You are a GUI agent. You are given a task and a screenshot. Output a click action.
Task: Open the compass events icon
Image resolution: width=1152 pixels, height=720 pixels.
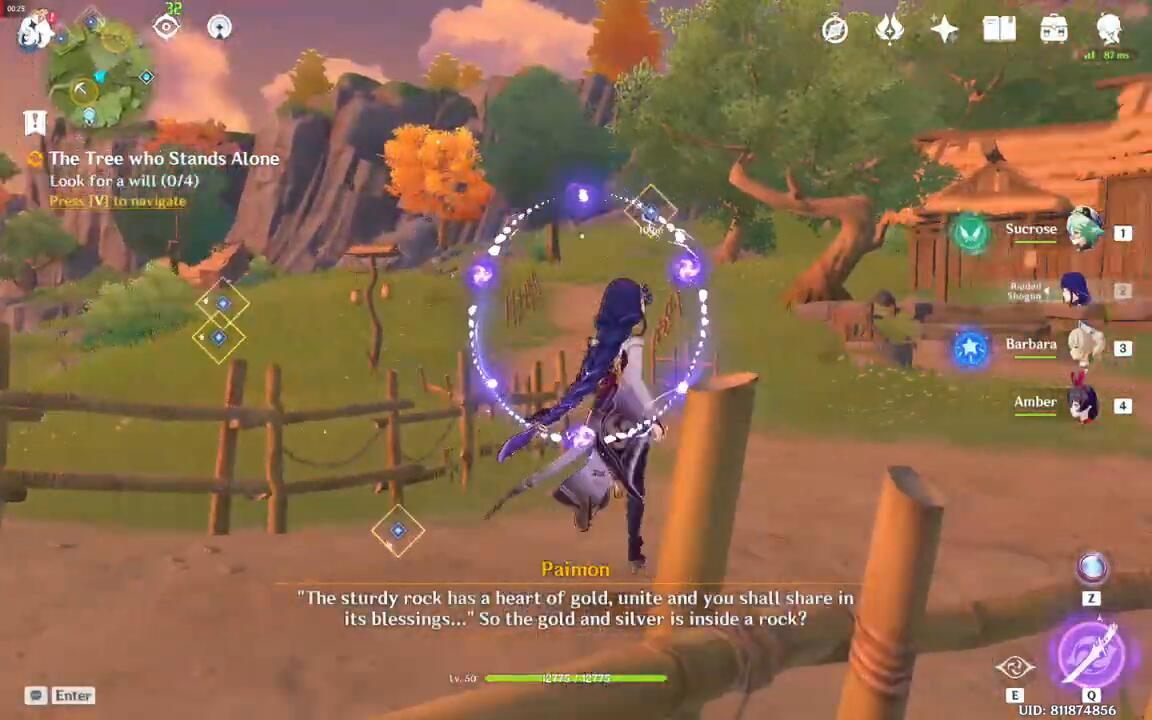835,29
